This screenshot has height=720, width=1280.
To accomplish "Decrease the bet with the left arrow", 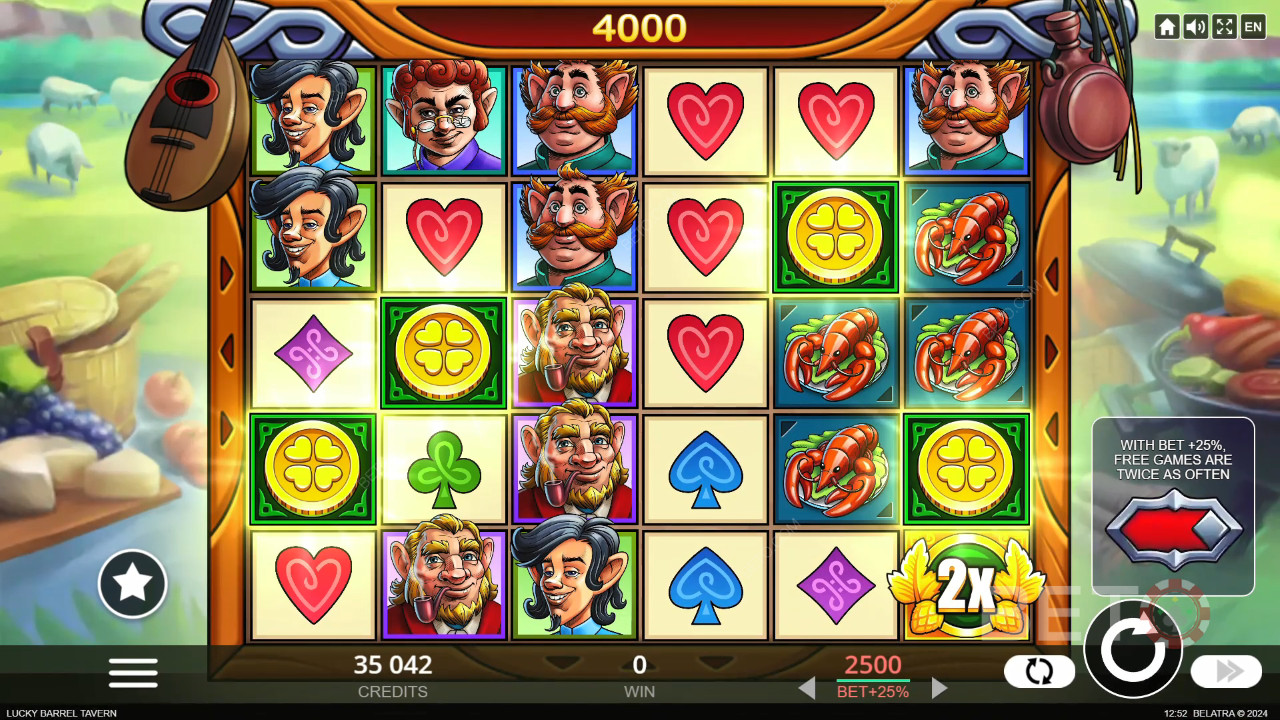I will pos(807,688).
